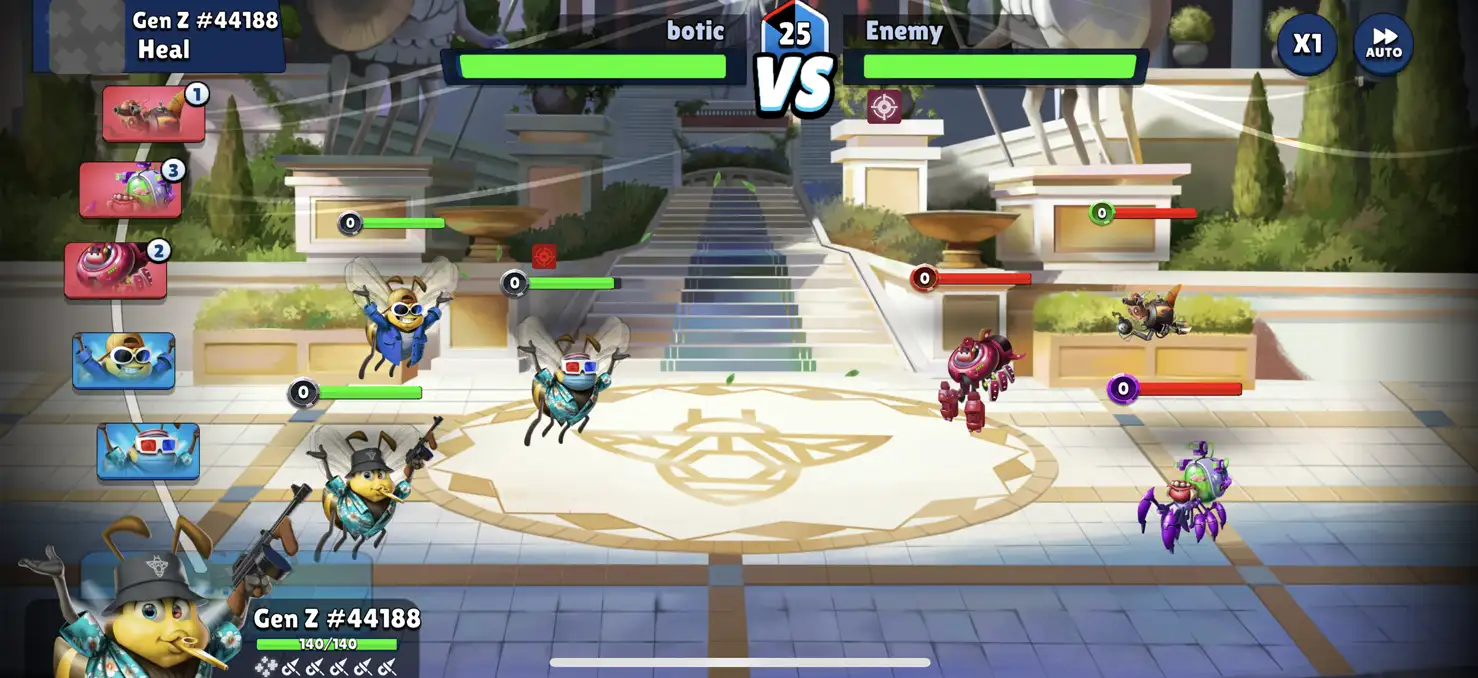Toggle the X1 battle speed button
The height and width of the screenshot is (678, 1478).
click(1306, 45)
